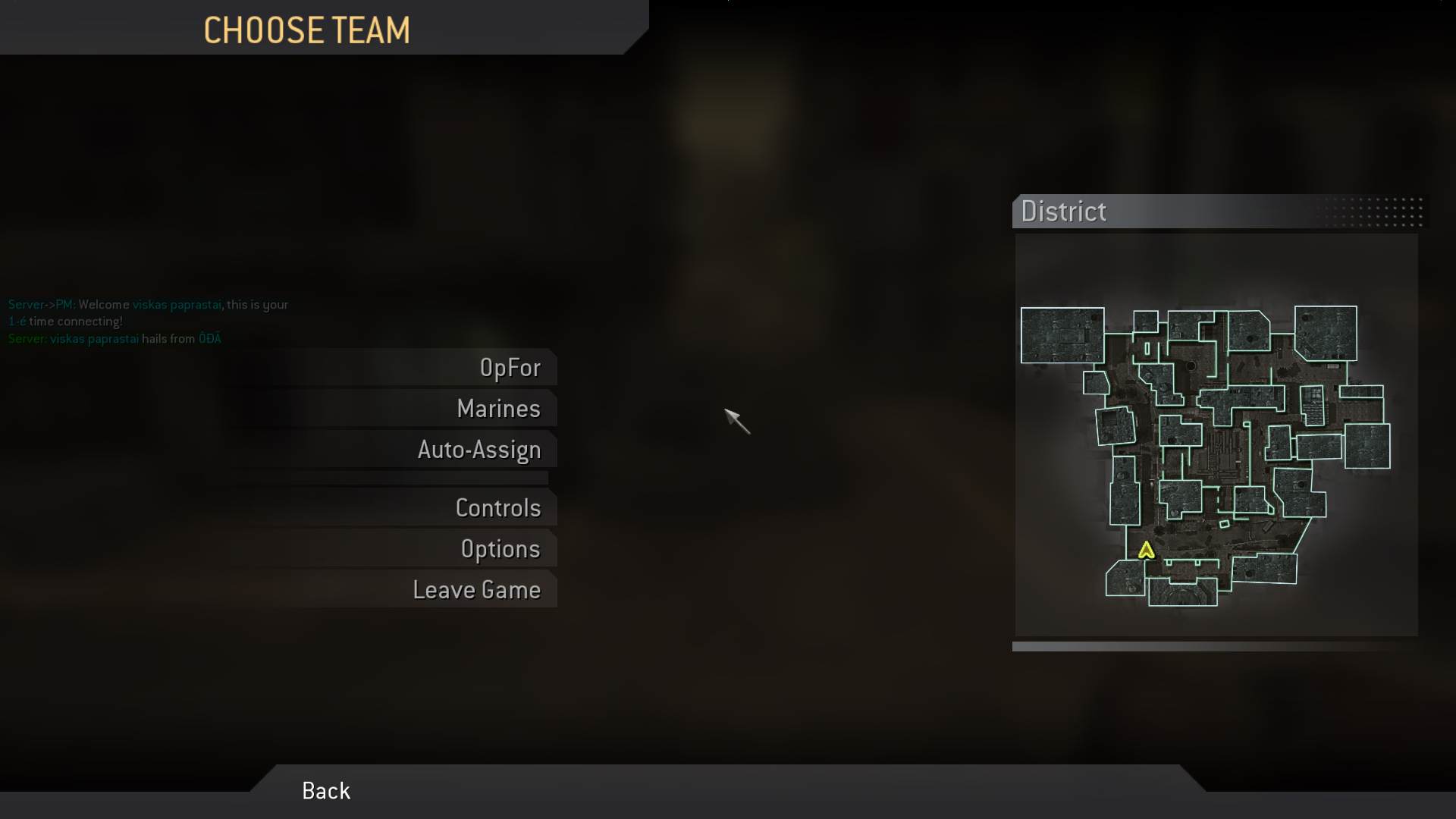Select the Marines team

498,409
